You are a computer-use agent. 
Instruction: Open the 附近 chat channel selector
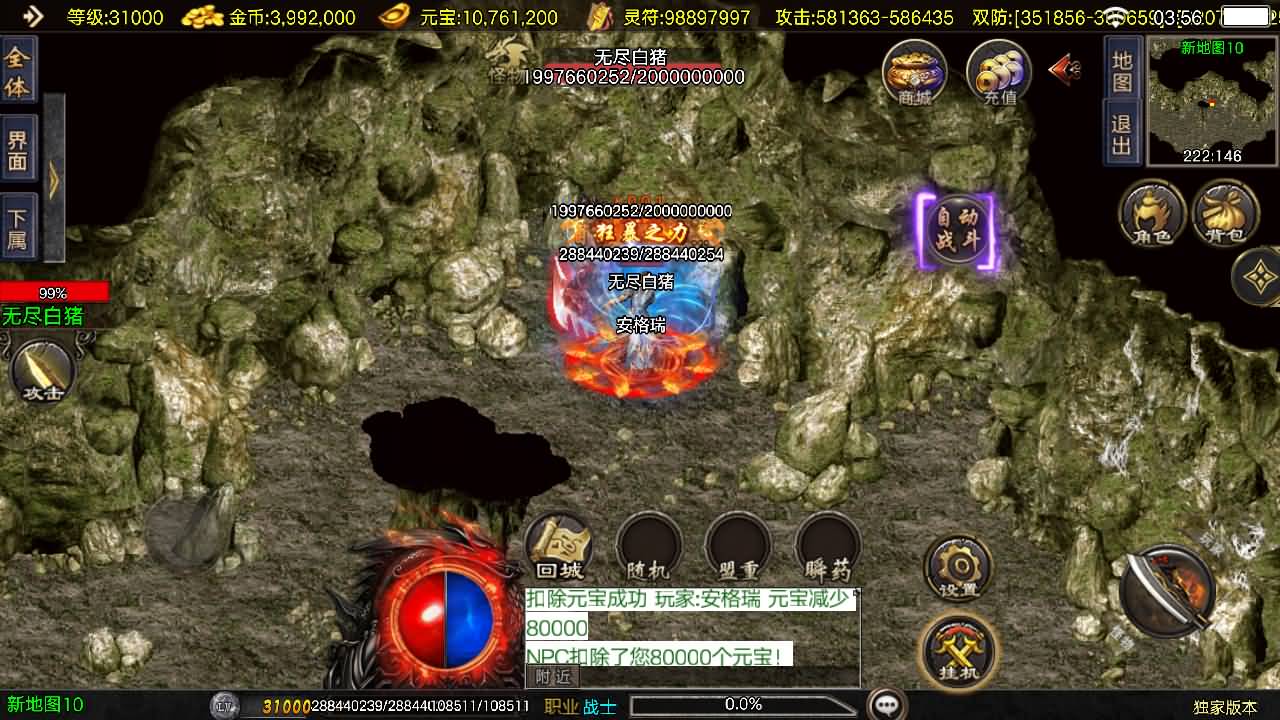pos(551,677)
